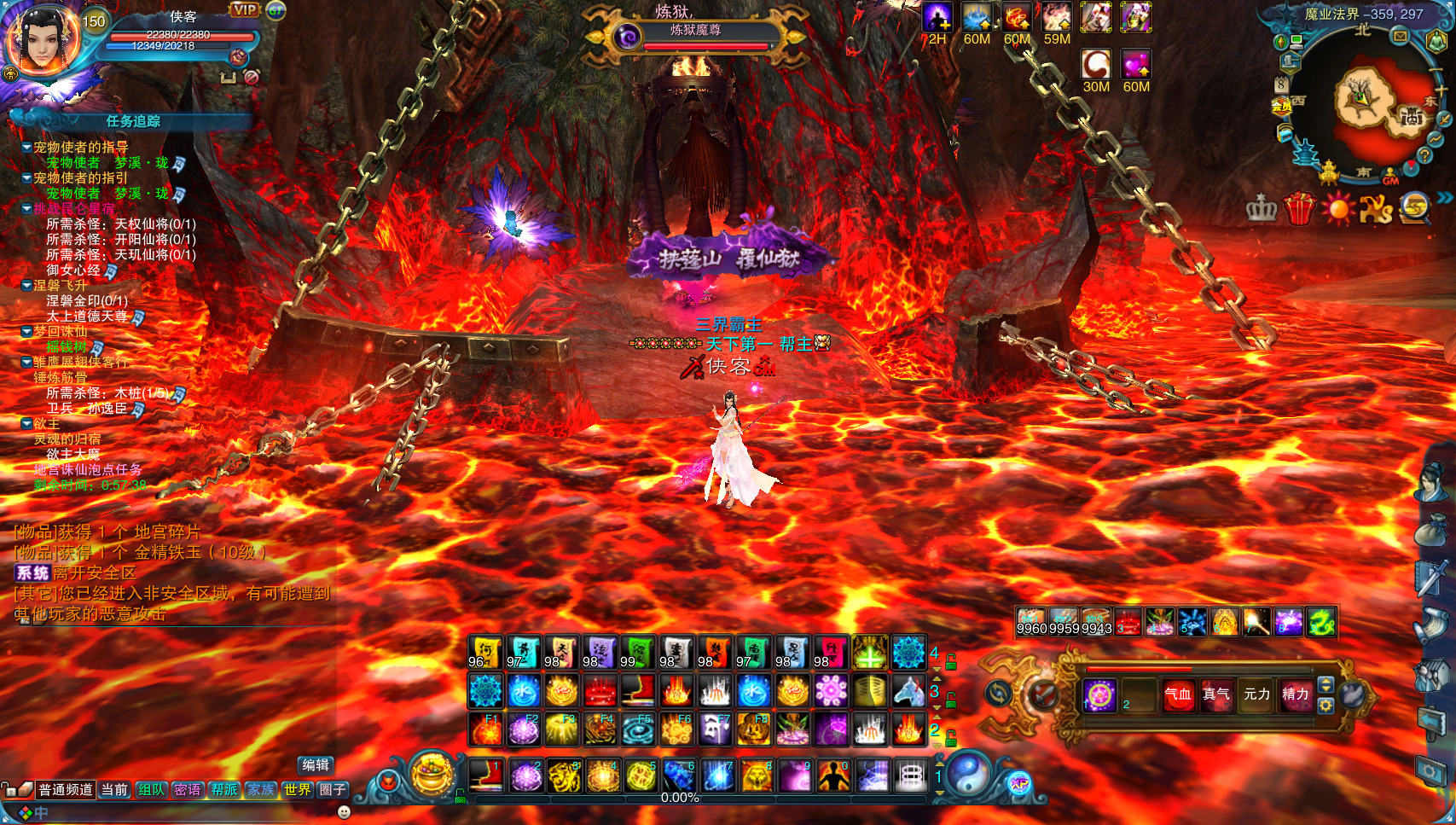Image resolution: width=1456 pixels, height=825 pixels.
Task: Open the 帮派 guild chat tab
Action: (224, 790)
